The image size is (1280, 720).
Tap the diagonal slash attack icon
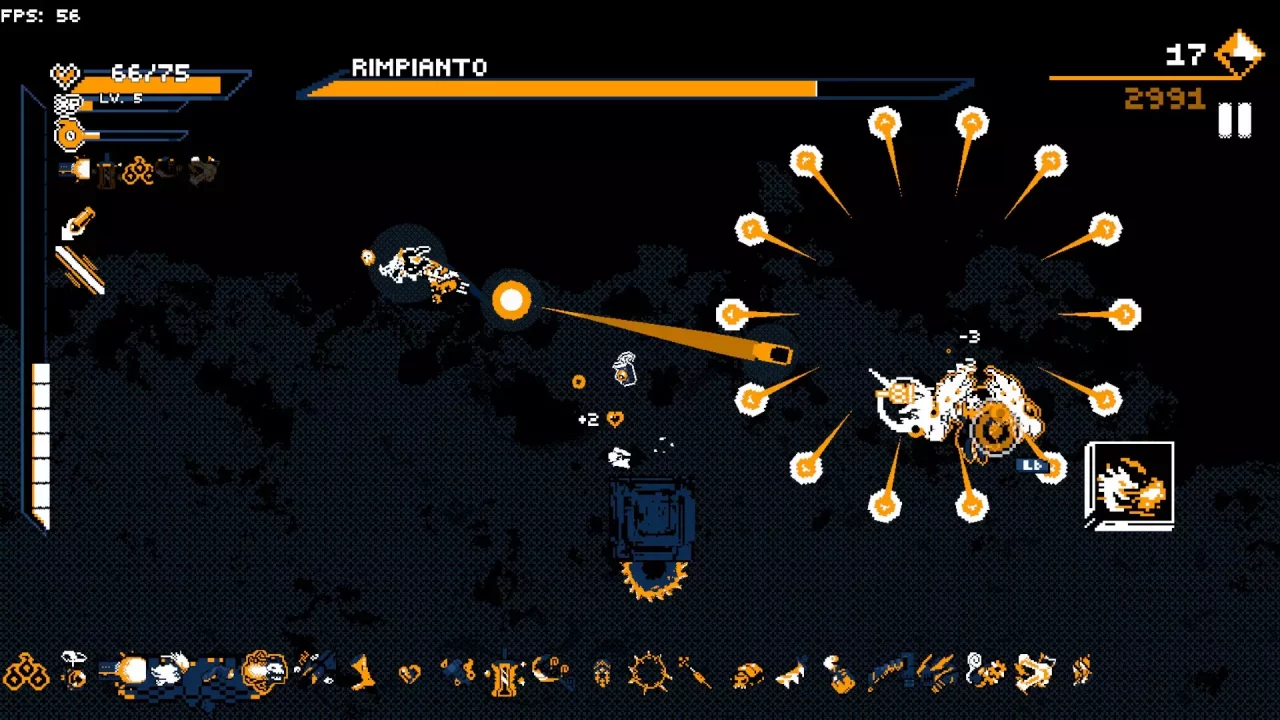tap(79, 271)
